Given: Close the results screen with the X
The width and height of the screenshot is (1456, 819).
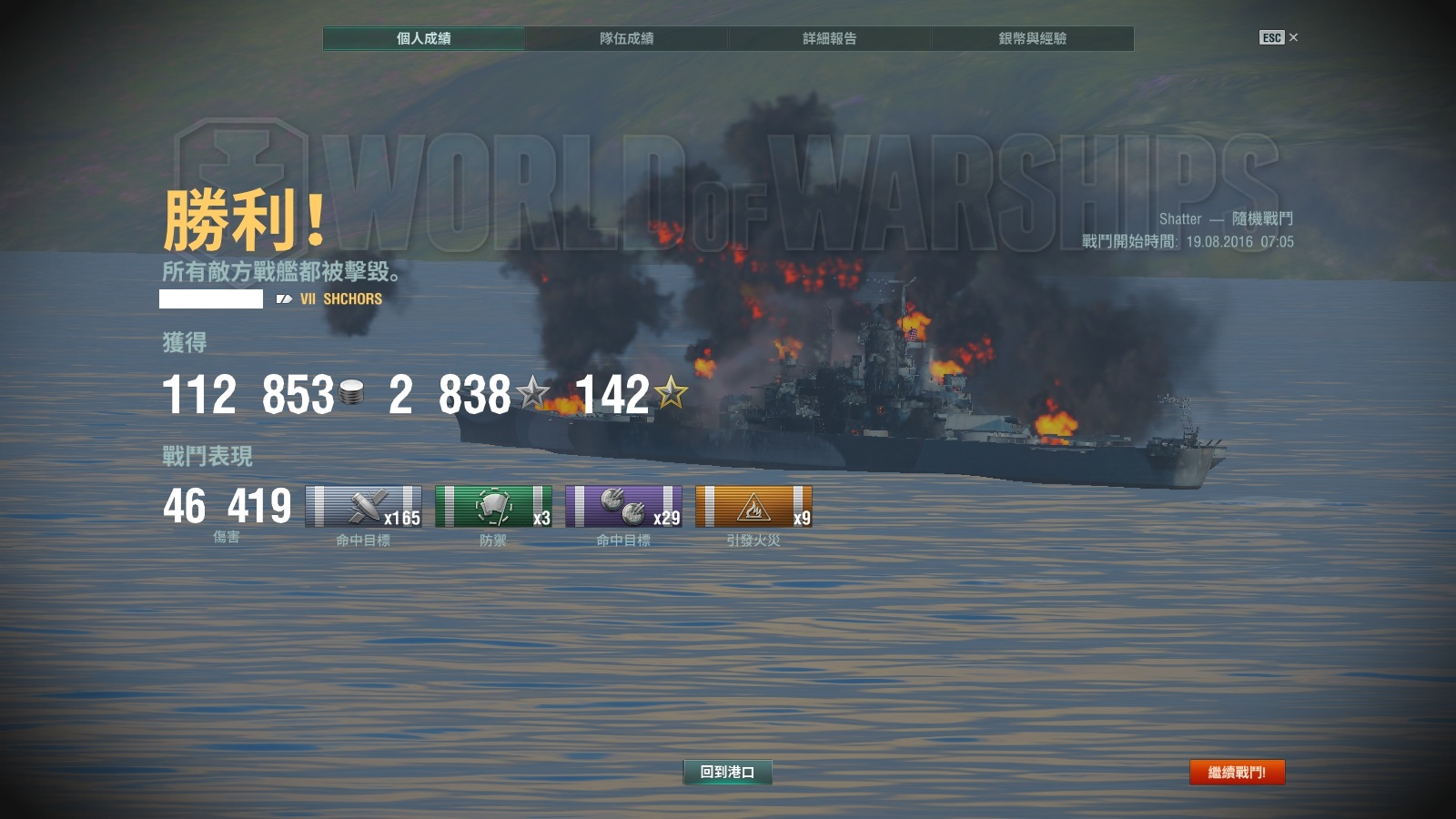Looking at the screenshot, I should (1293, 37).
